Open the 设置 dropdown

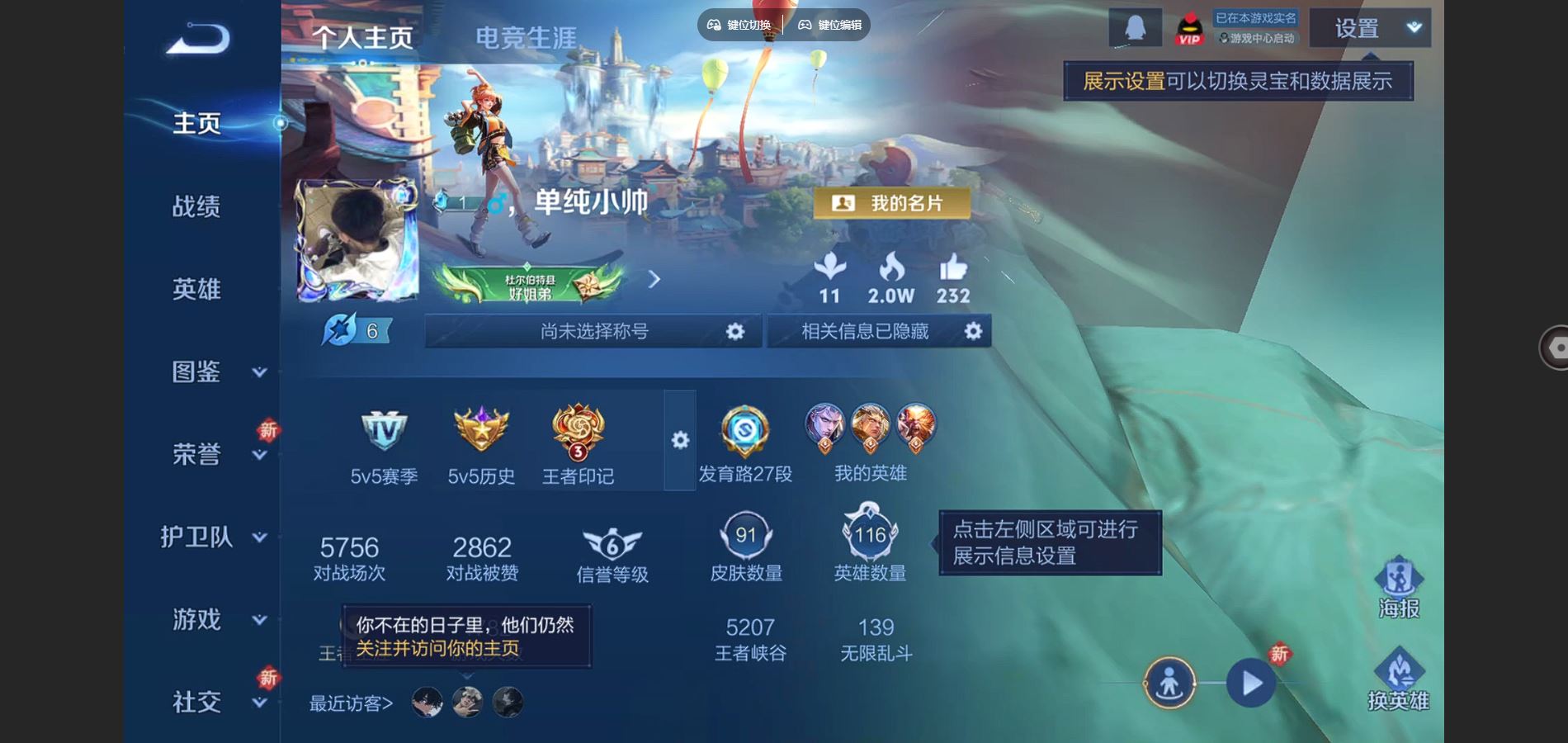click(1370, 29)
